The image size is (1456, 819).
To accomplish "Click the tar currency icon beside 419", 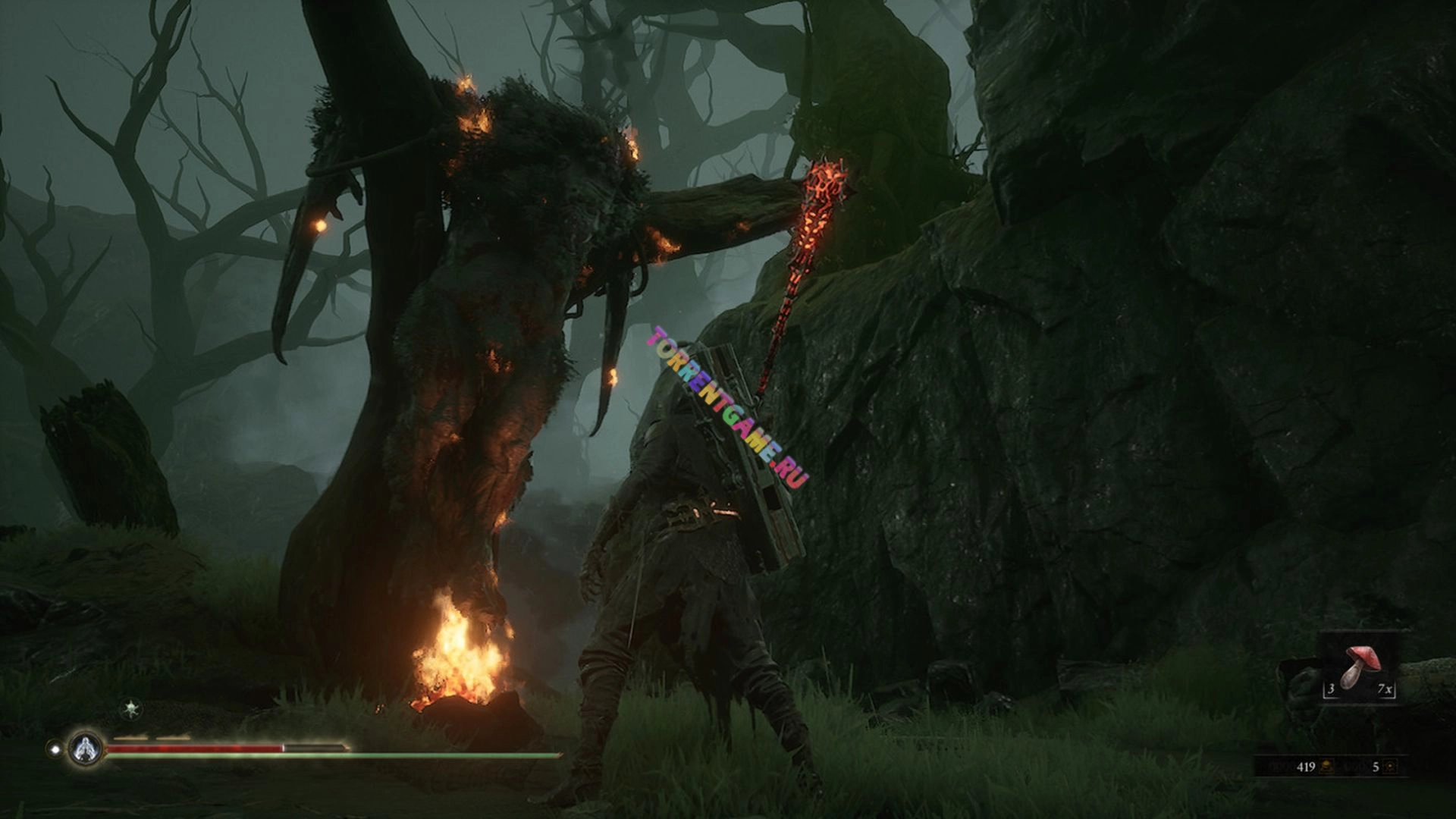I will point(1327,767).
